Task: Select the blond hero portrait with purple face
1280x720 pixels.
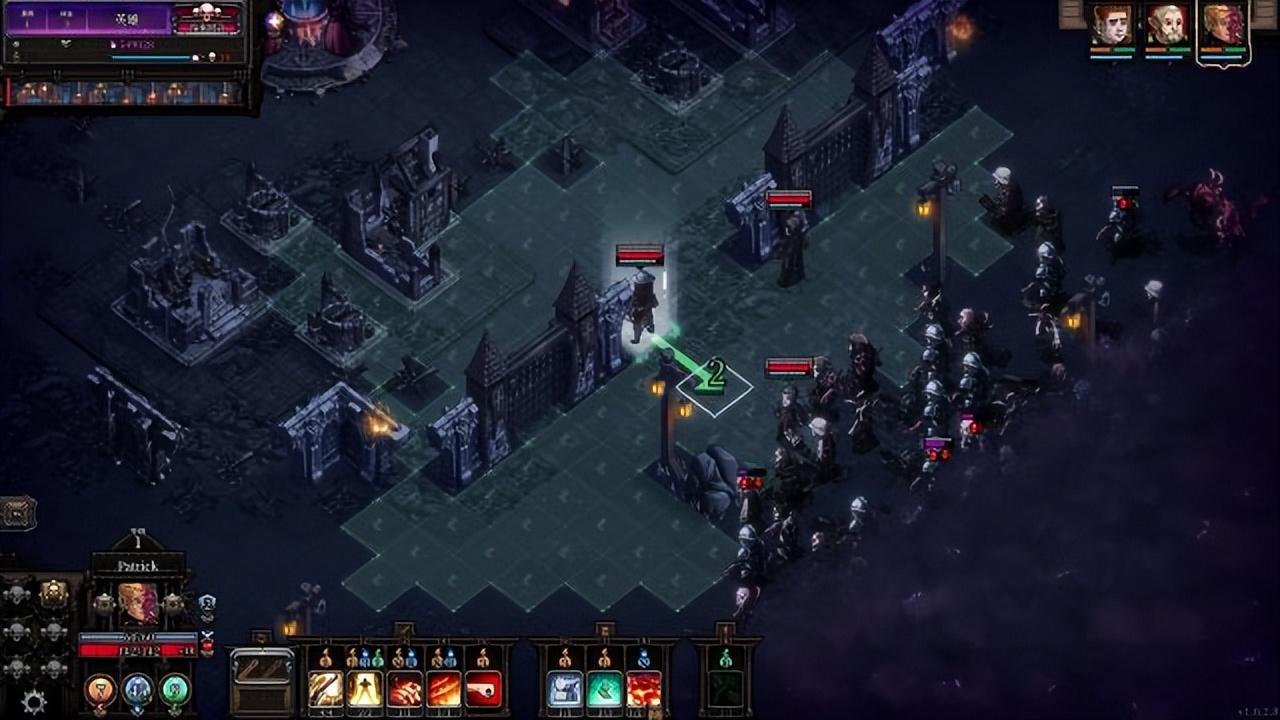Action: [1223, 25]
